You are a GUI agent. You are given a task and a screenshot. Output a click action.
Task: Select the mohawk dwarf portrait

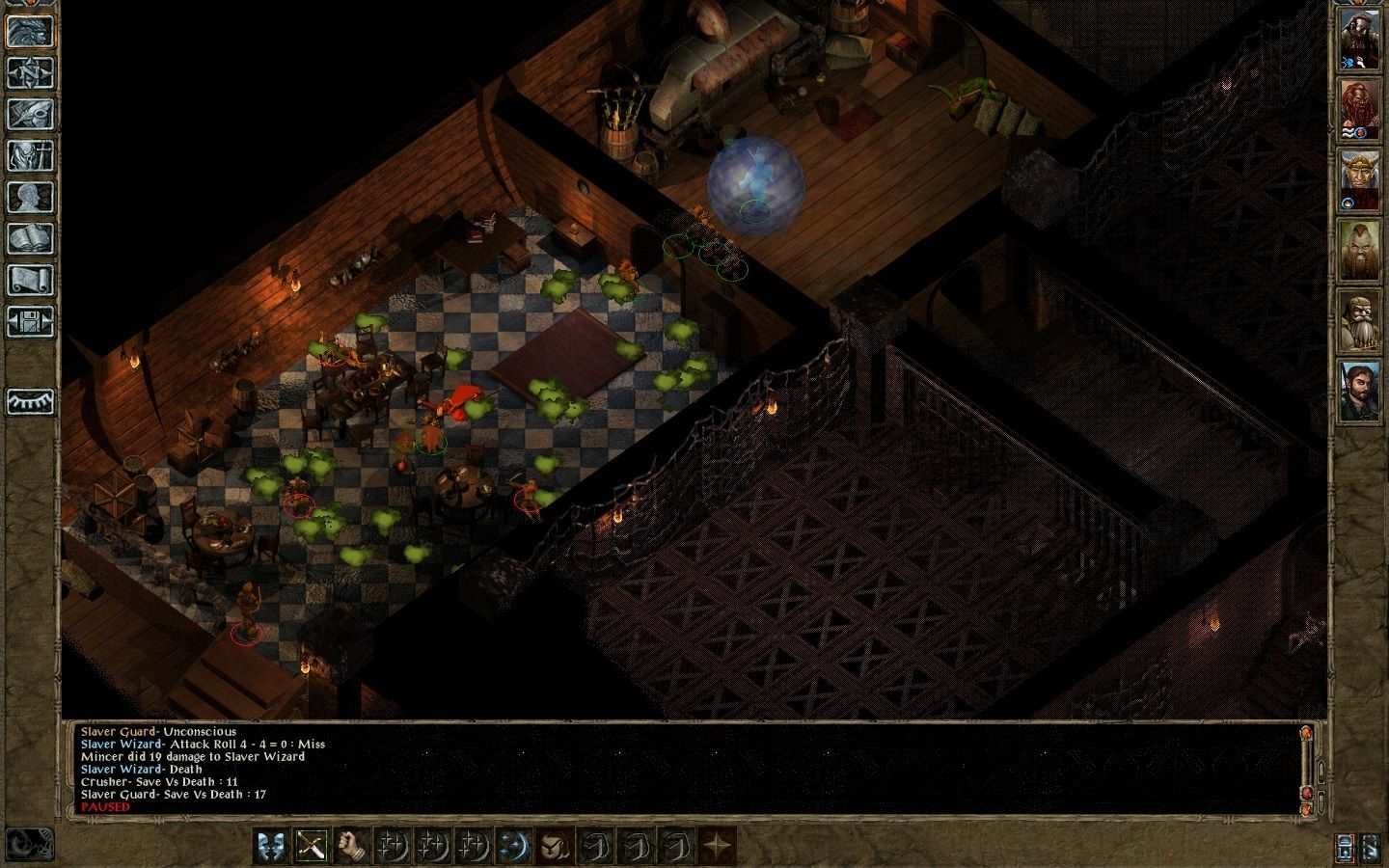(x=1358, y=251)
